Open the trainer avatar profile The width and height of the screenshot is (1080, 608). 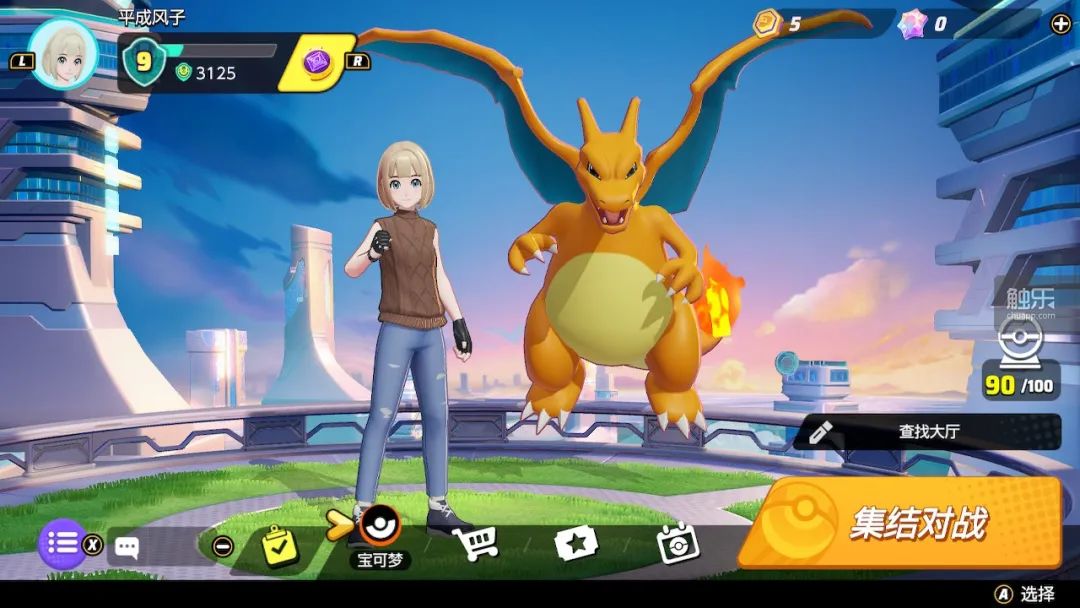[x=63, y=55]
